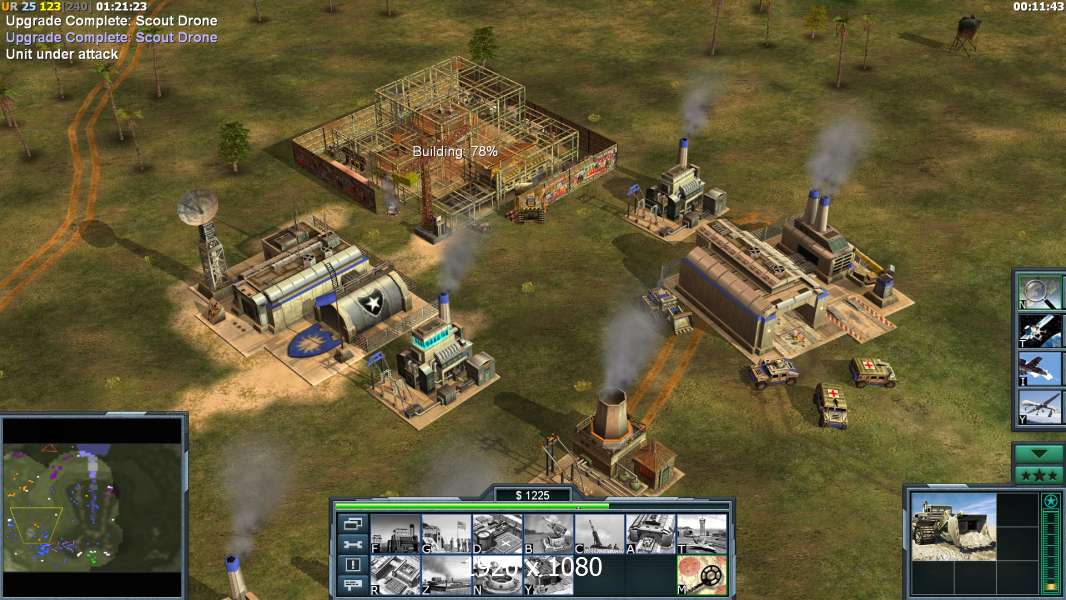Click the wrench button on command bar
Viewport: 1066px width, 600px height.
tap(352, 545)
